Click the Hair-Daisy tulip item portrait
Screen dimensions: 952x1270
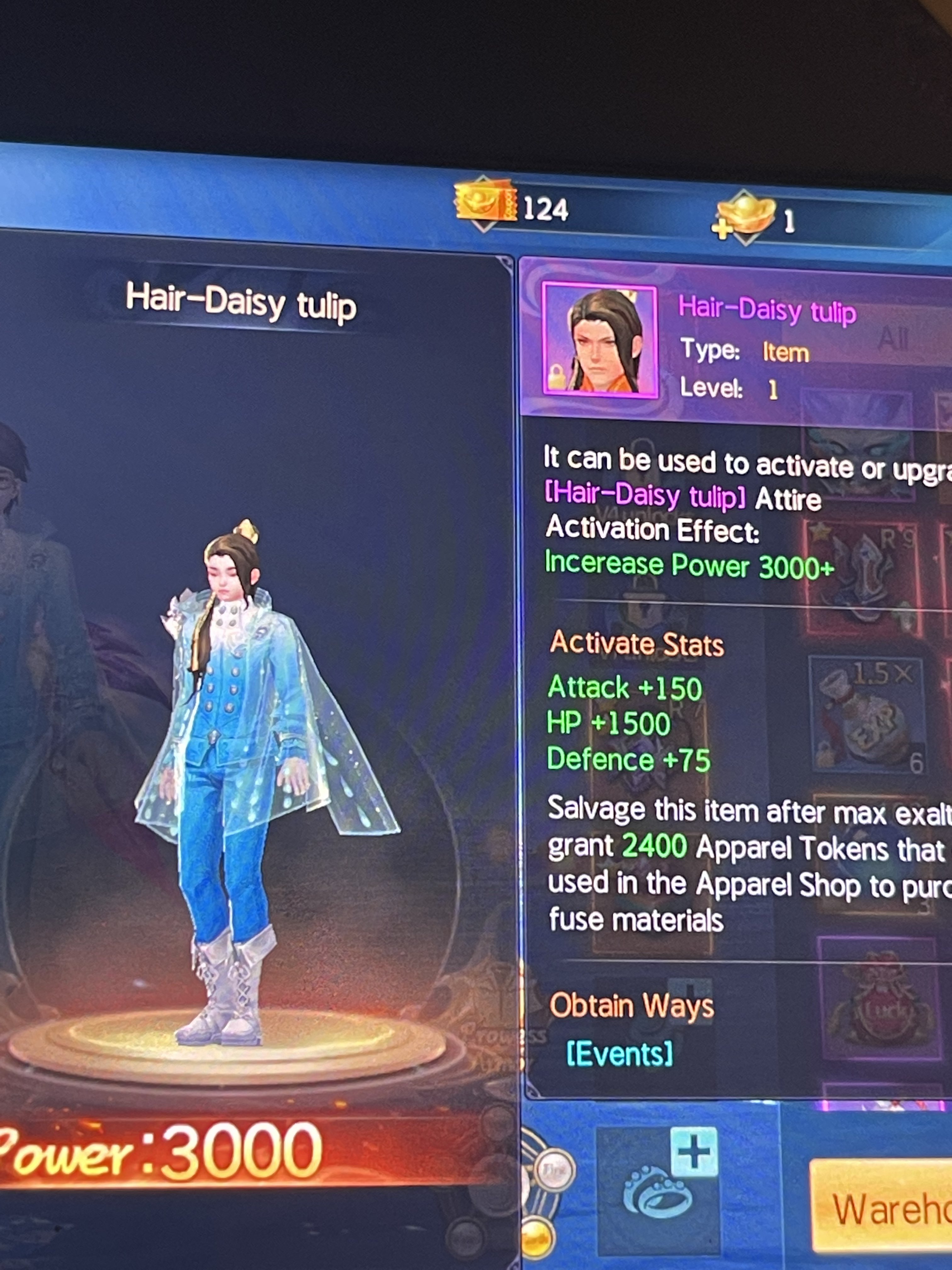pyautogui.click(x=600, y=340)
